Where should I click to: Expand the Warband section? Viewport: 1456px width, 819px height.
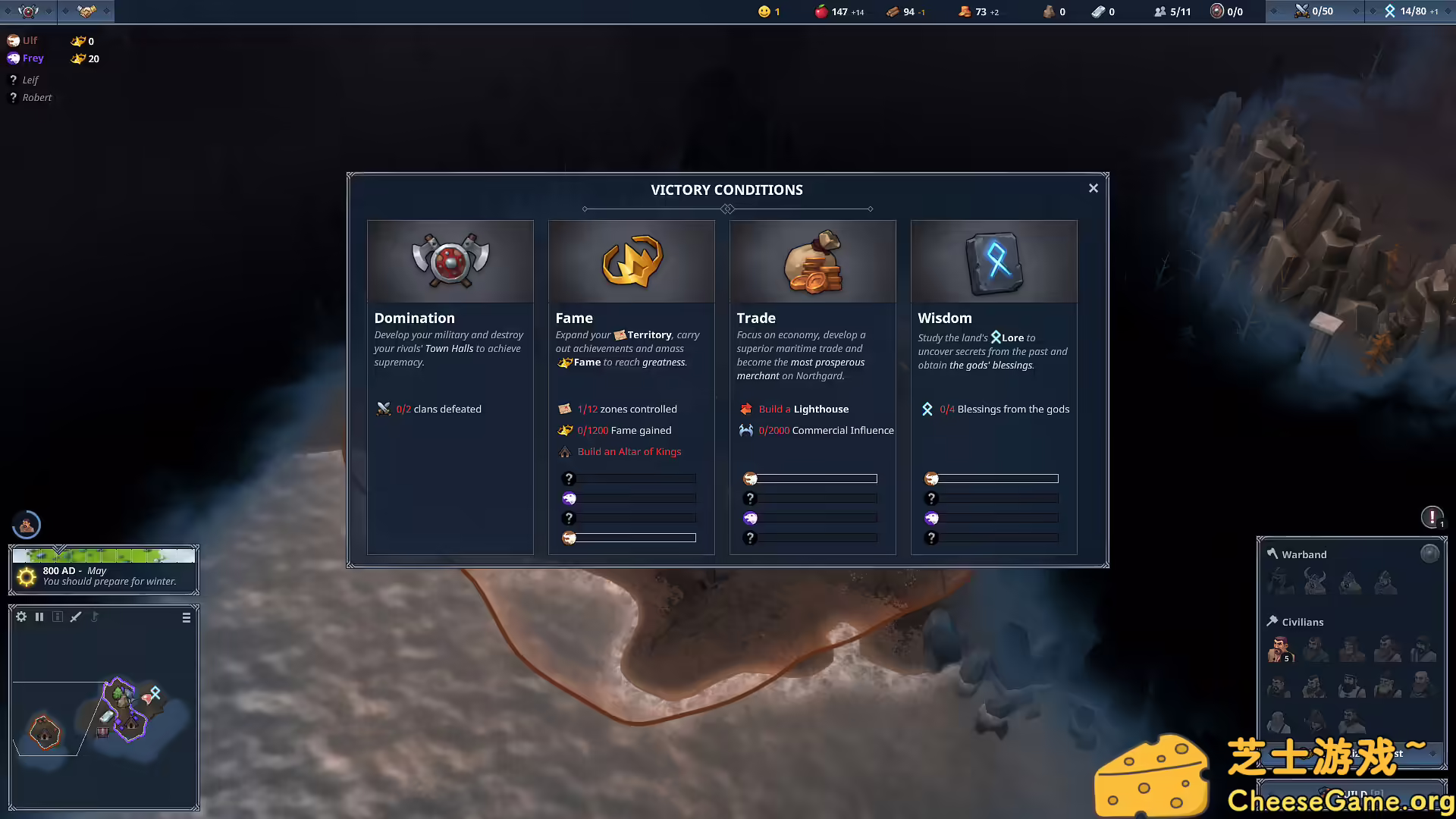[1298, 554]
